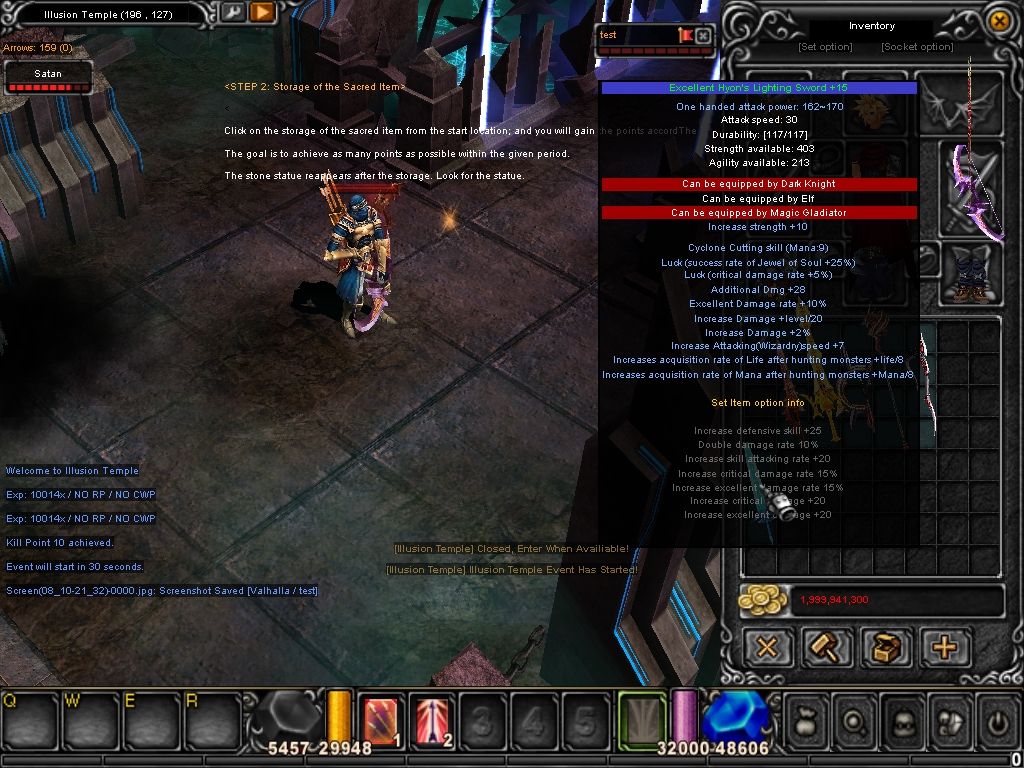Open the magnifying glass menu button

tap(856, 720)
